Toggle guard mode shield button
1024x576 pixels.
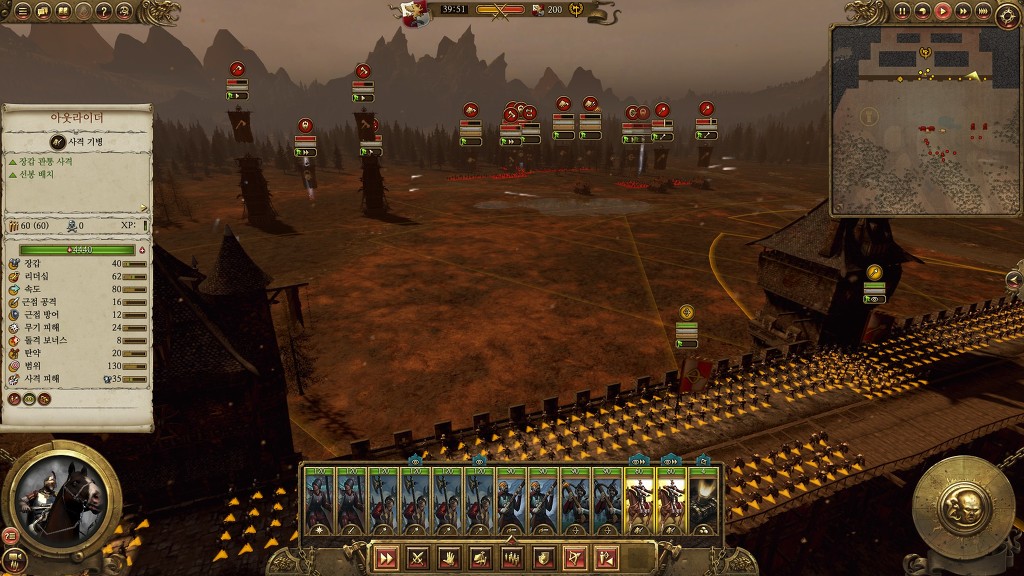click(x=542, y=558)
